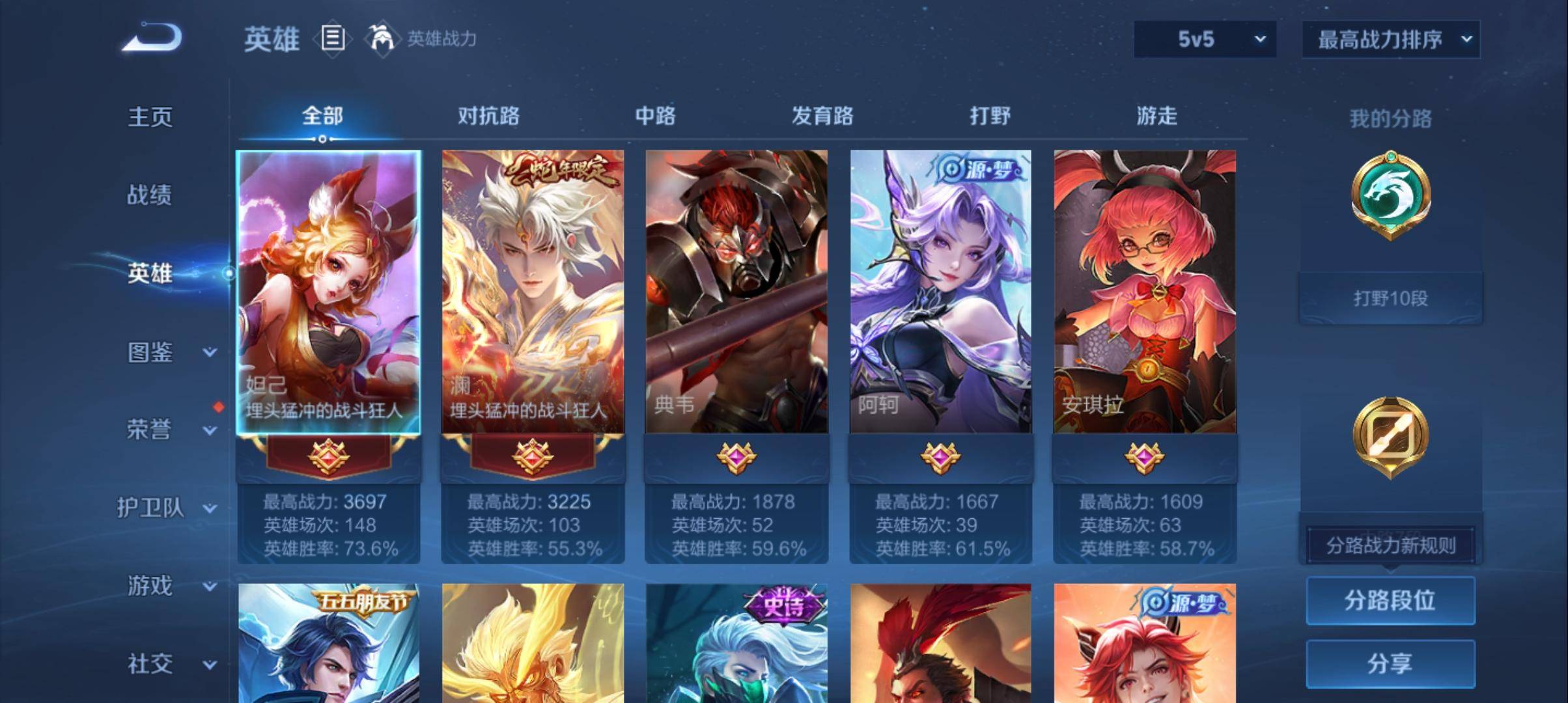Image resolution: width=1568 pixels, height=703 pixels.
Task: Click the 分路段位 button
Action: click(1391, 601)
